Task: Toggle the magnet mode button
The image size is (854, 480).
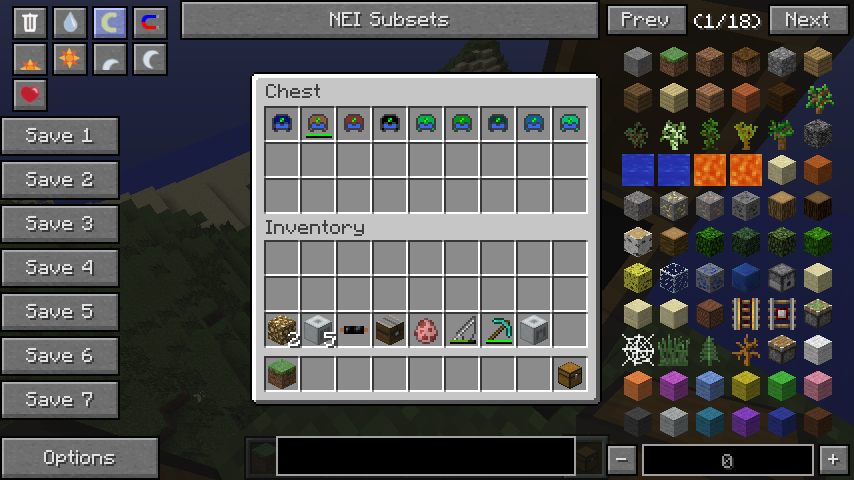Action: (x=149, y=23)
